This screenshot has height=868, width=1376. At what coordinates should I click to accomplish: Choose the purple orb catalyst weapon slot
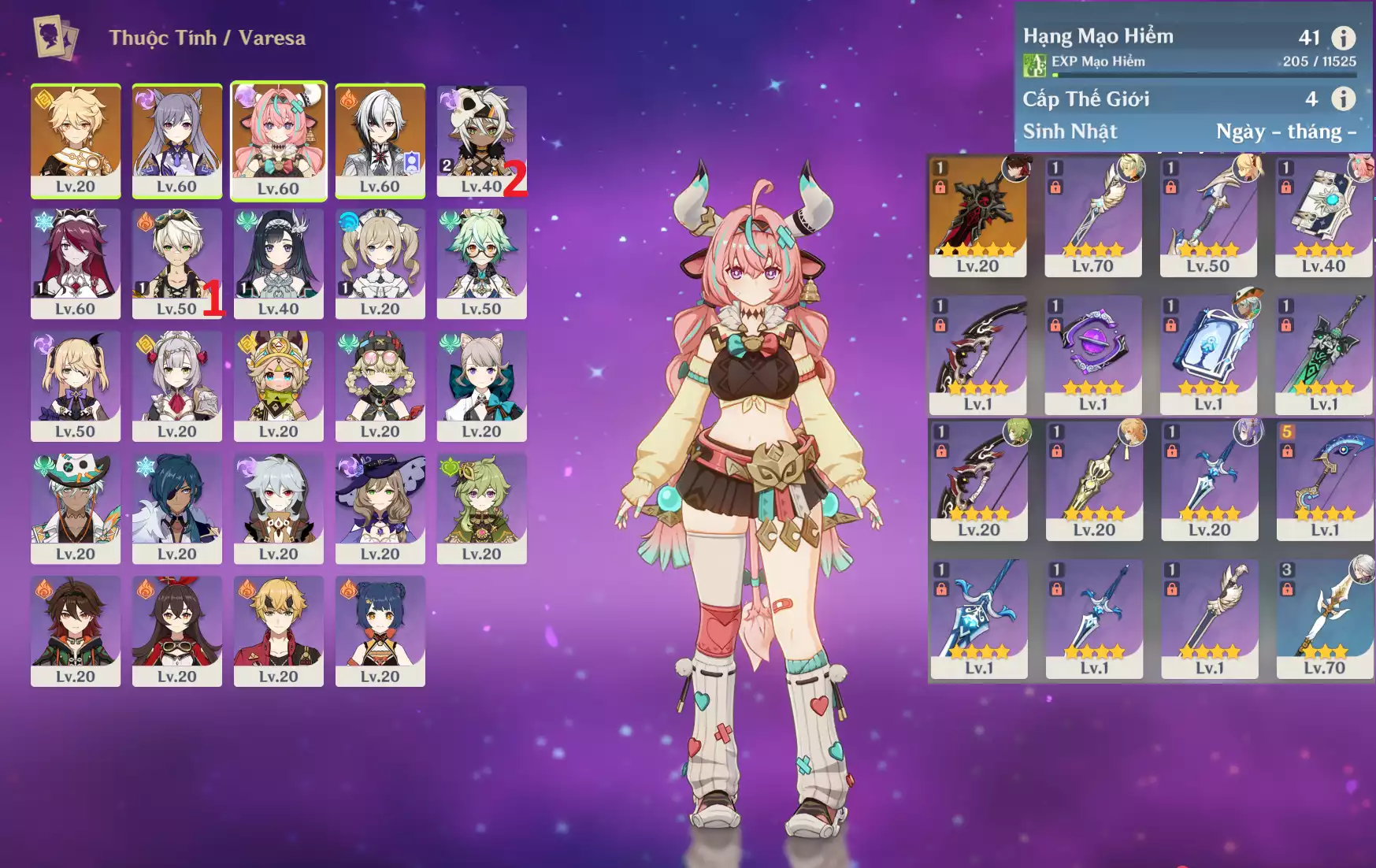point(1092,354)
